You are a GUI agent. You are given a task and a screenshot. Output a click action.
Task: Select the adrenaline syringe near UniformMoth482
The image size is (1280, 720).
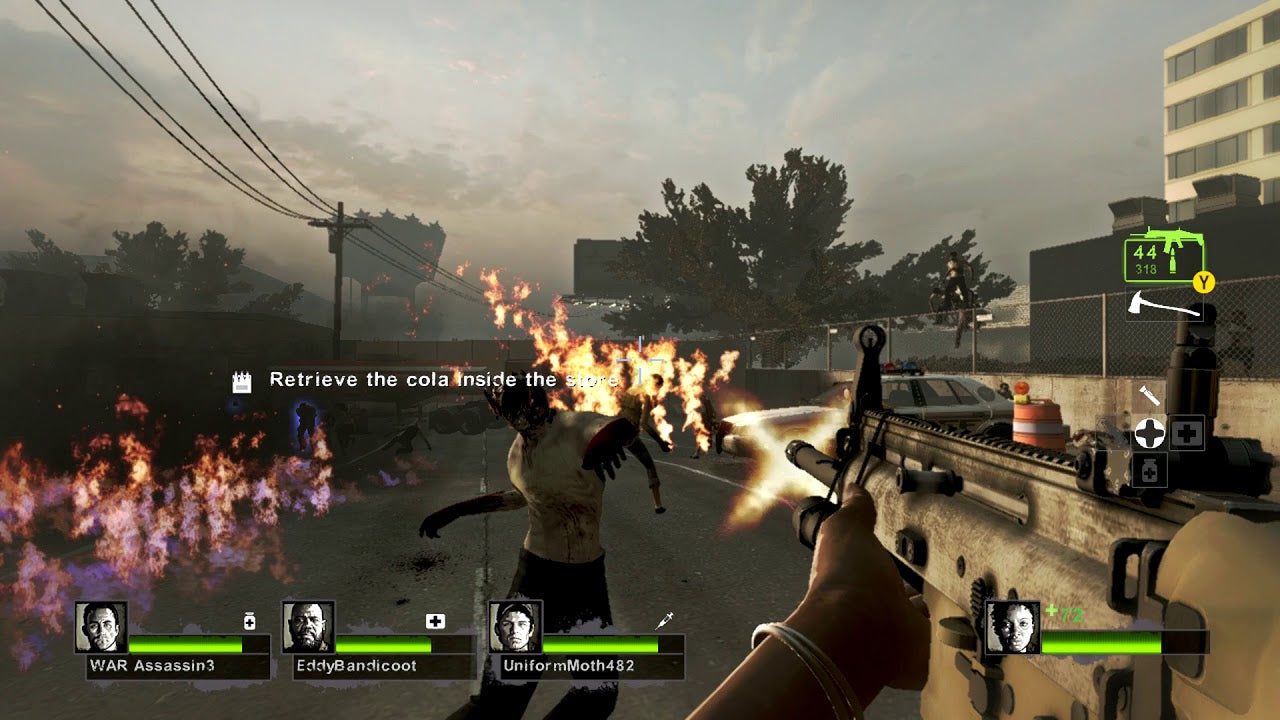[x=665, y=621]
